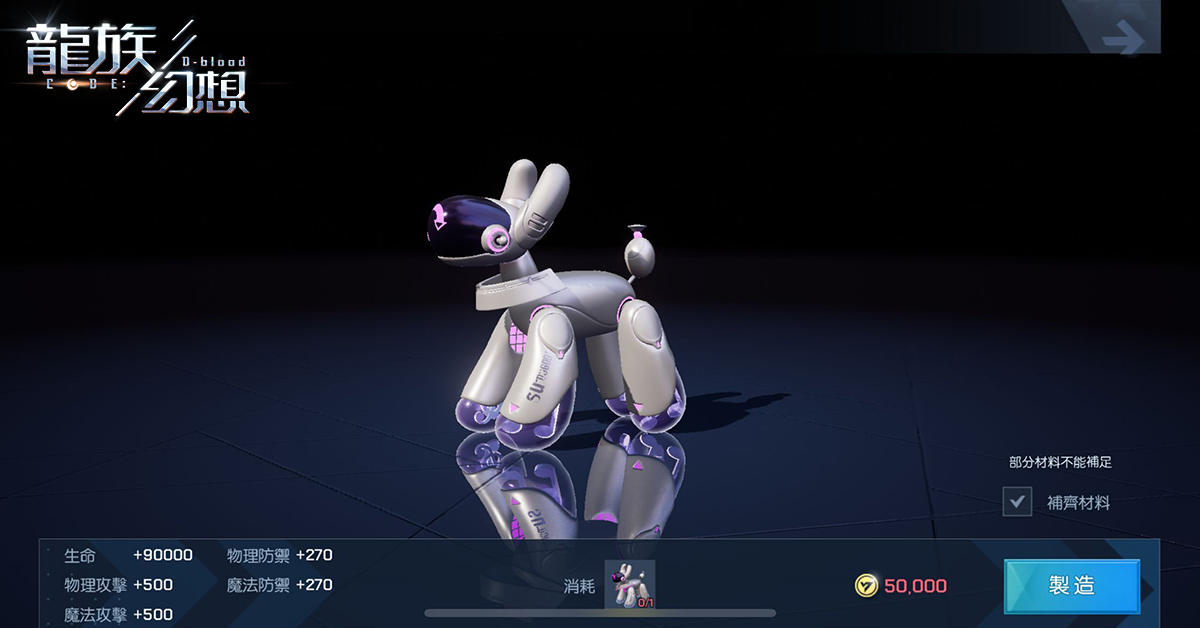The width and height of the screenshot is (1200, 628).
Task: Click the arrow button in top-right corner
Action: coord(1122,41)
